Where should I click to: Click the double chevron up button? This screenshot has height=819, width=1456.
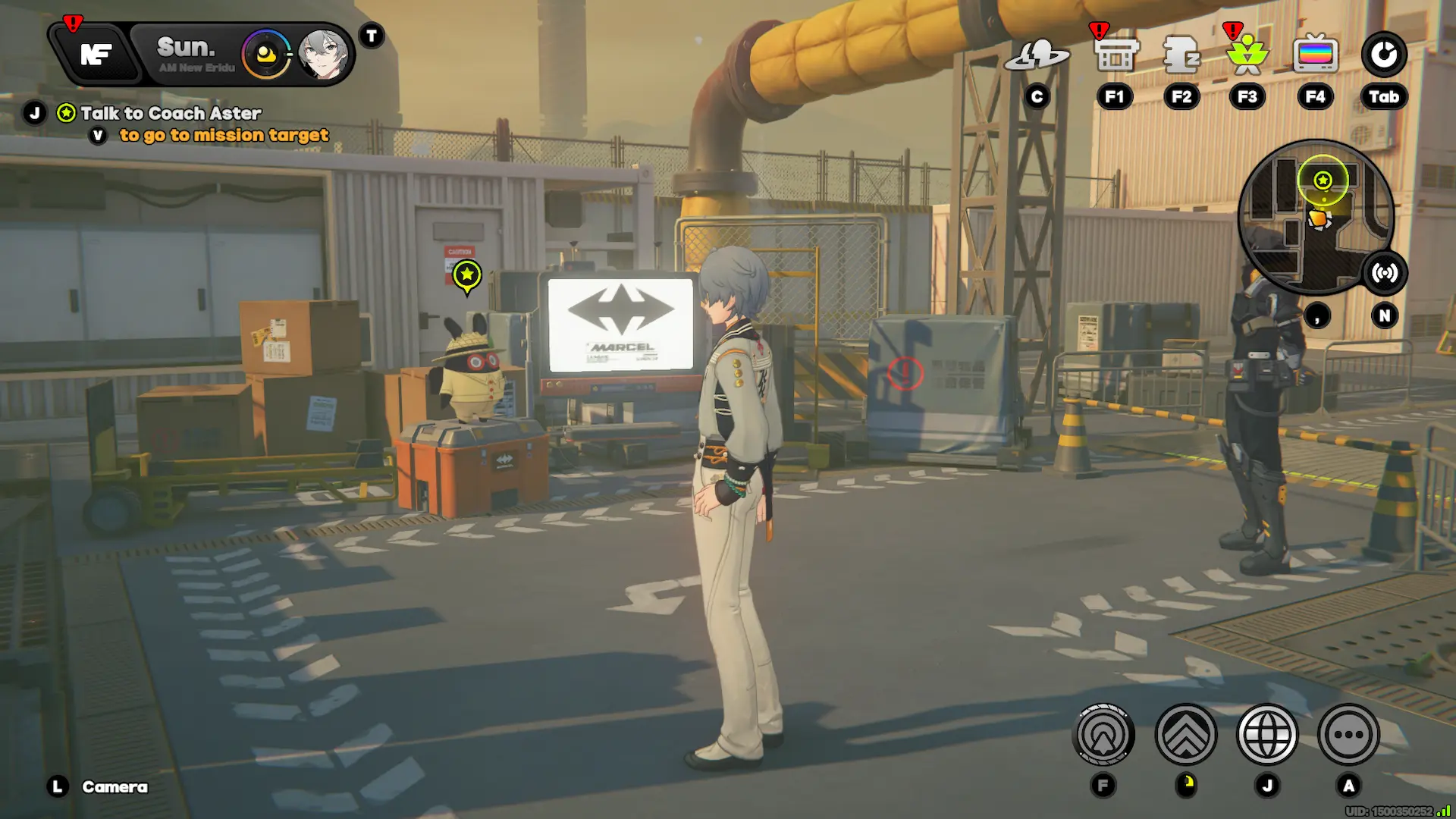(x=1186, y=734)
